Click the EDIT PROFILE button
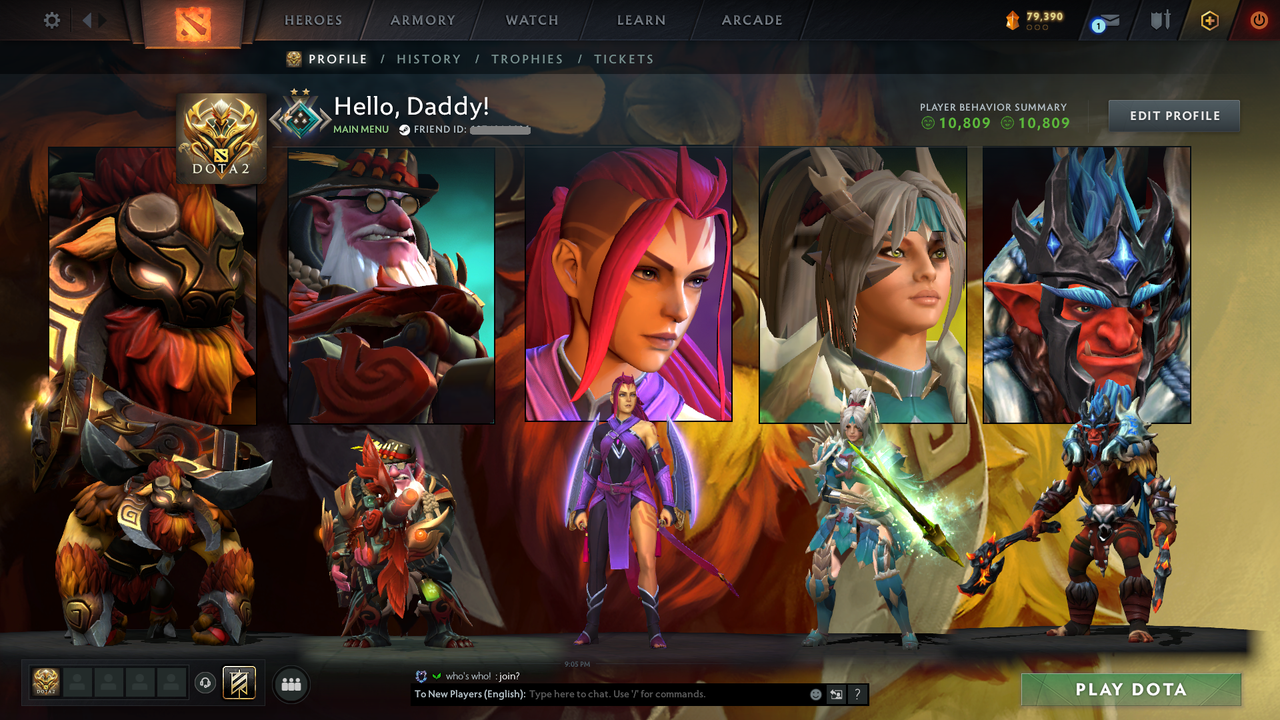1280x720 pixels. (1173, 115)
